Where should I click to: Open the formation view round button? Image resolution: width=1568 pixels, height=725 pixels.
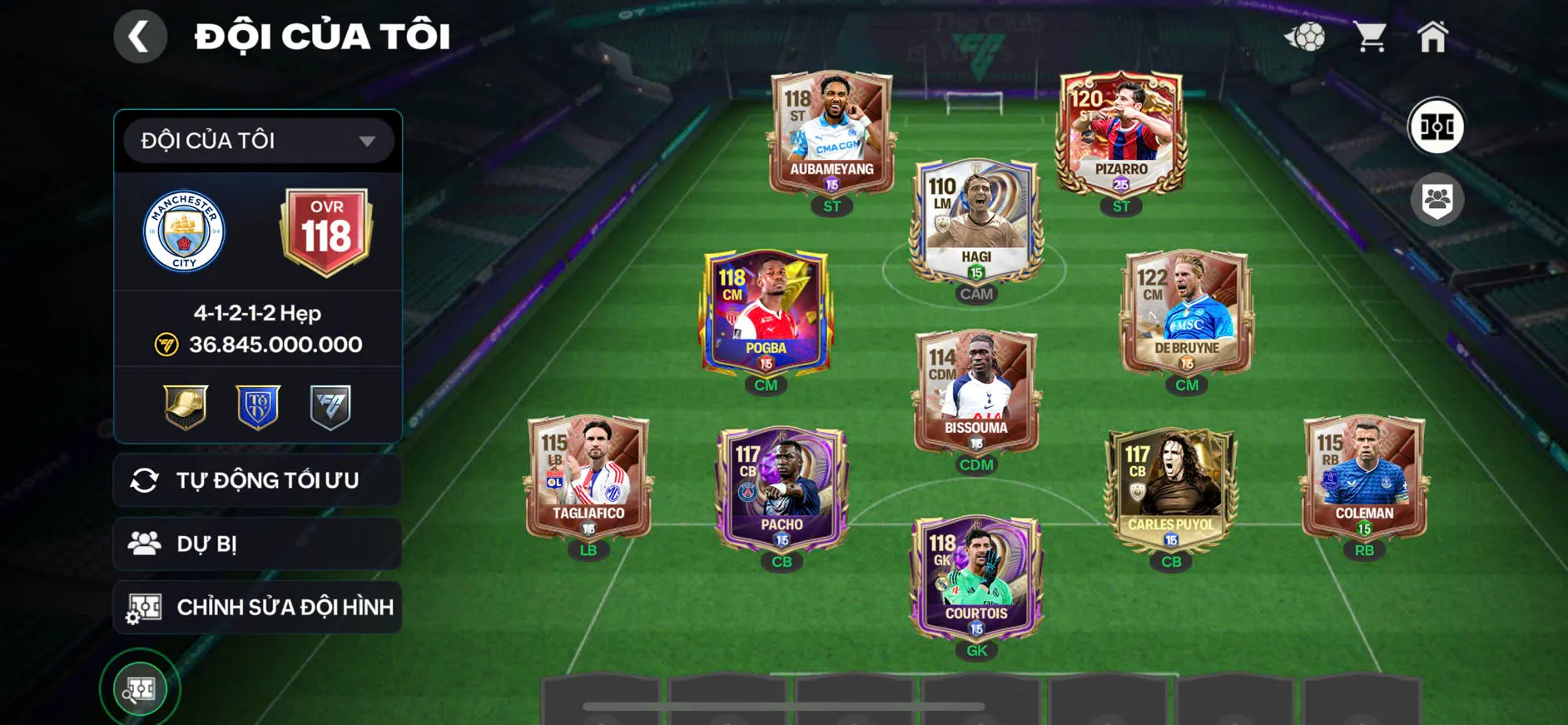1436,127
